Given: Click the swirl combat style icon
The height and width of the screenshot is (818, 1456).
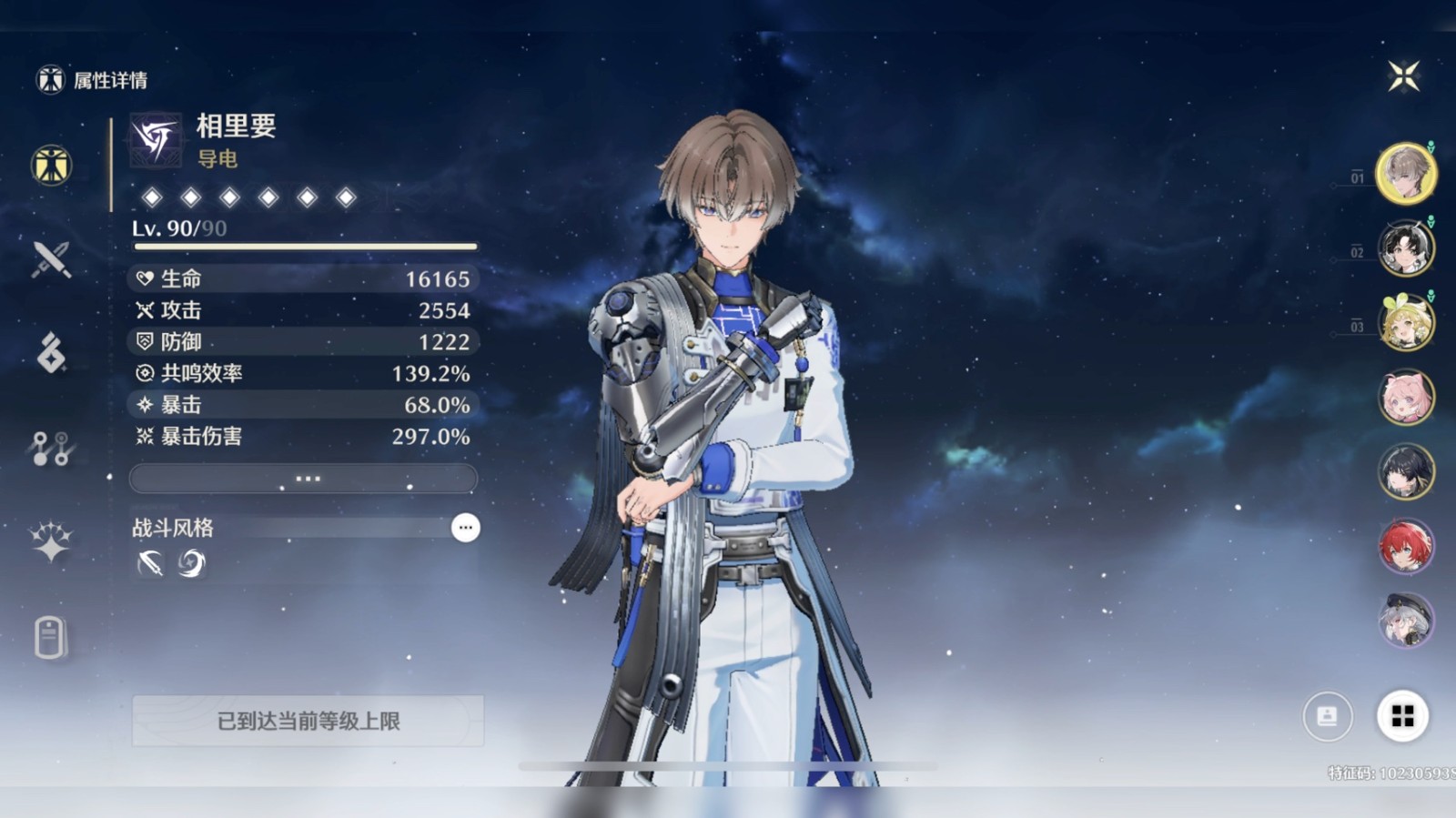Looking at the screenshot, I should [x=191, y=564].
